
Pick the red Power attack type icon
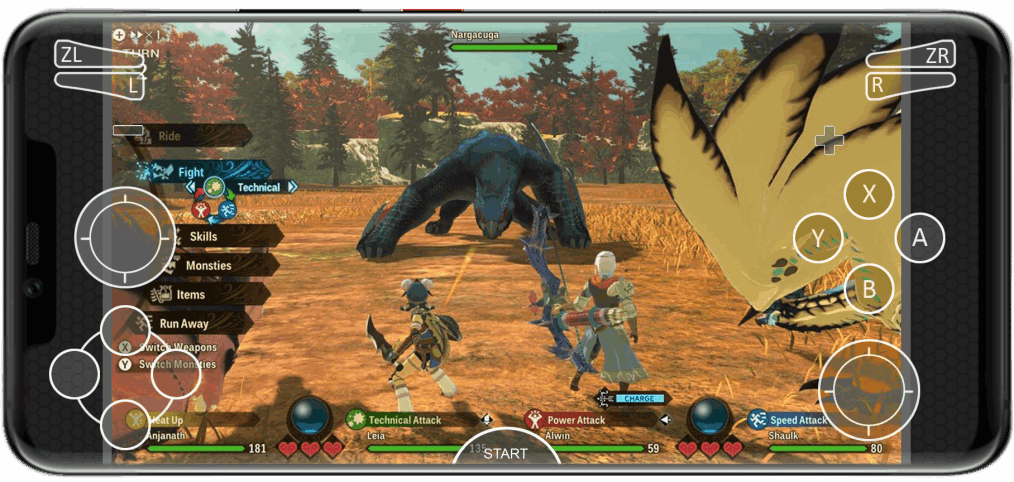click(x=201, y=209)
